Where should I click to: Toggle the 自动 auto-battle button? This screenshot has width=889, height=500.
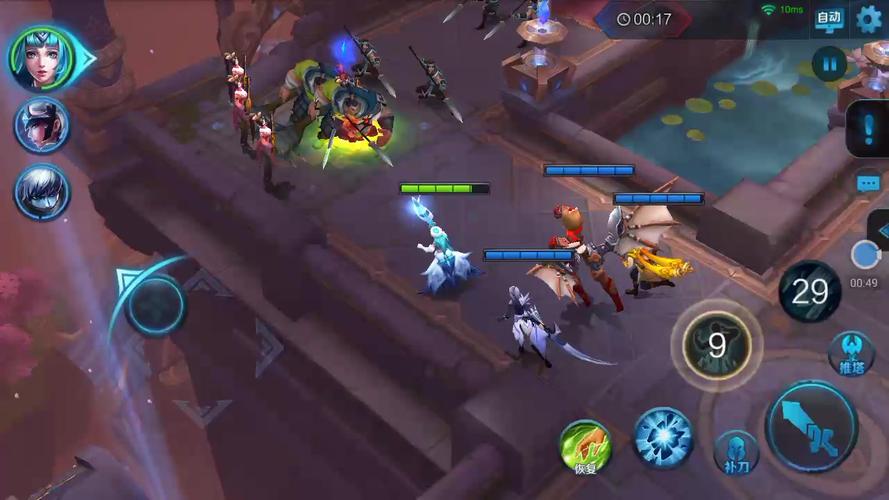tap(829, 18)
